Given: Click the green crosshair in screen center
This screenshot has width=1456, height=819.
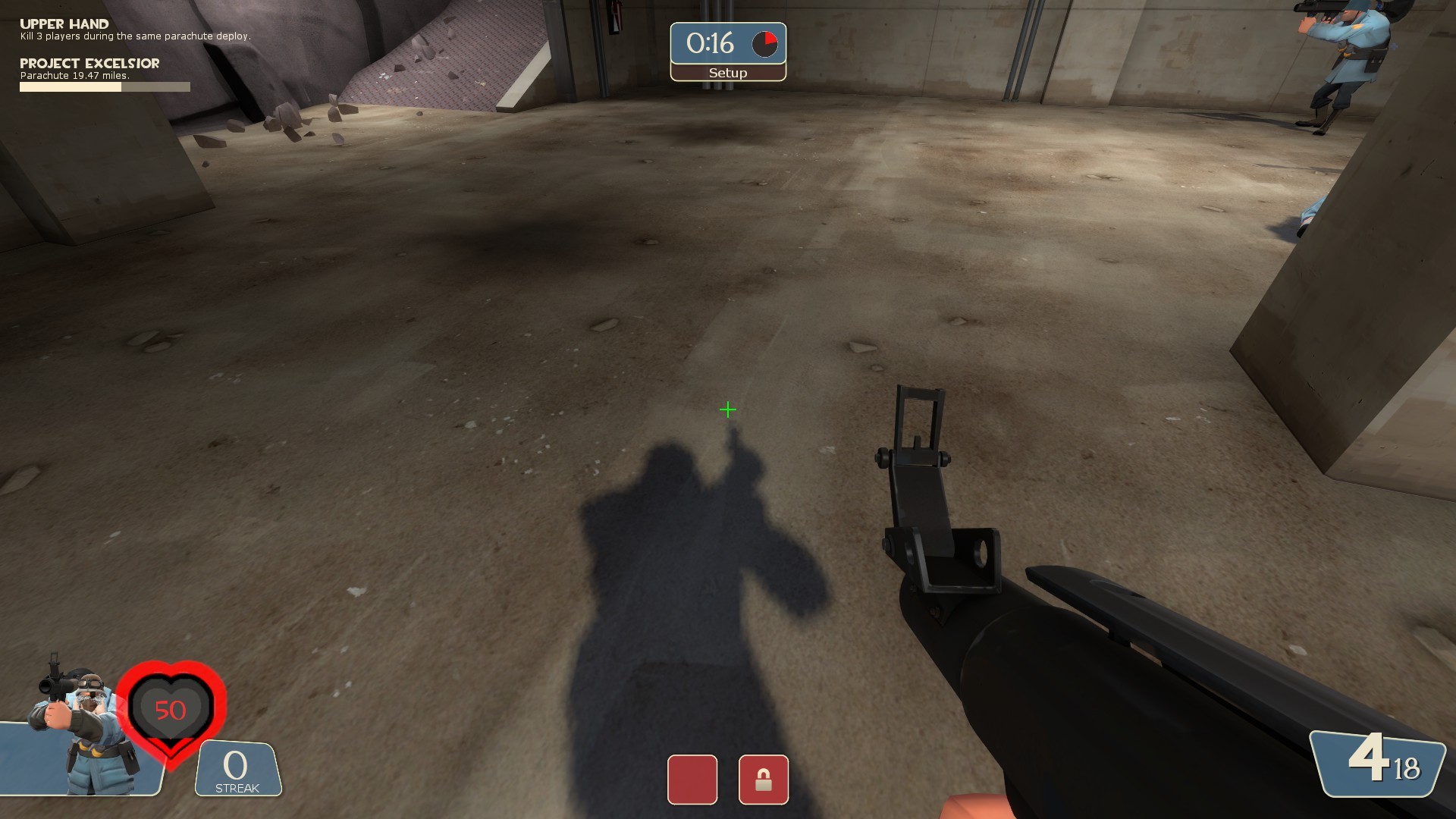Looking at the screenshot, I should click(728, 409).
